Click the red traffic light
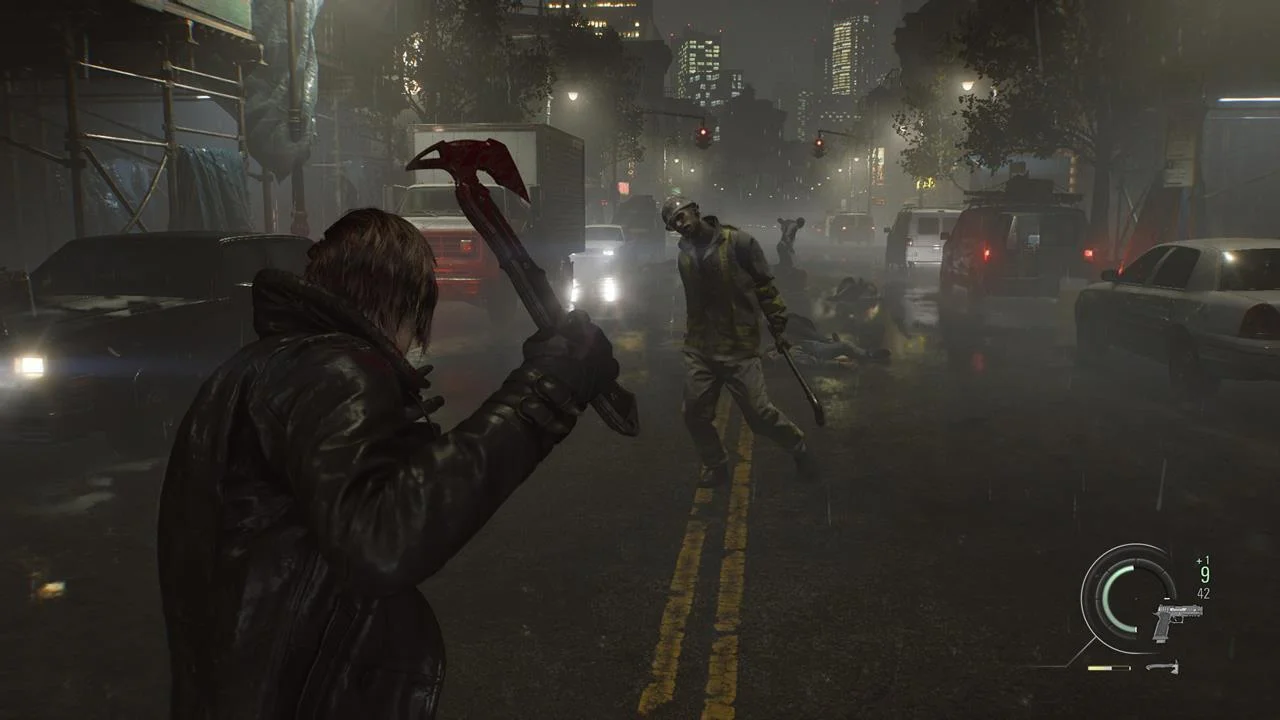 coord(704,130)
